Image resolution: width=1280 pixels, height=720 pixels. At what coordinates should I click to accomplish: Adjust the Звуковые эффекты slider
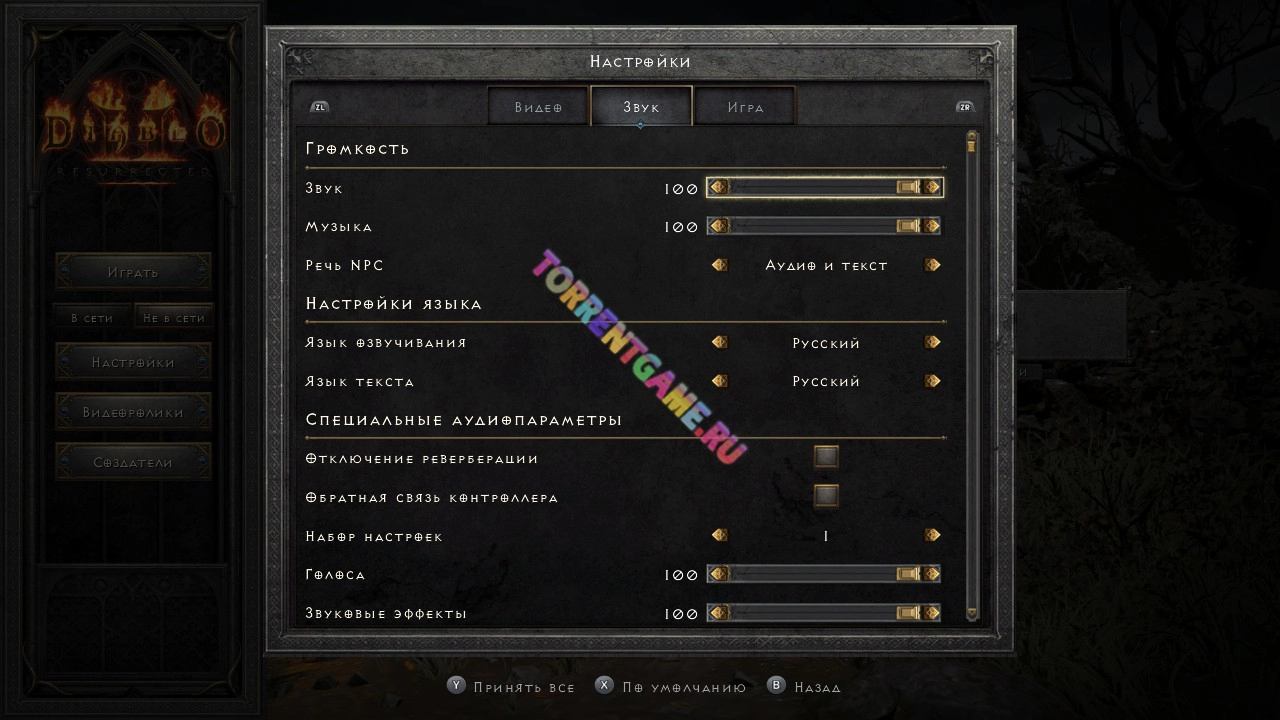[x=824, y=612]
